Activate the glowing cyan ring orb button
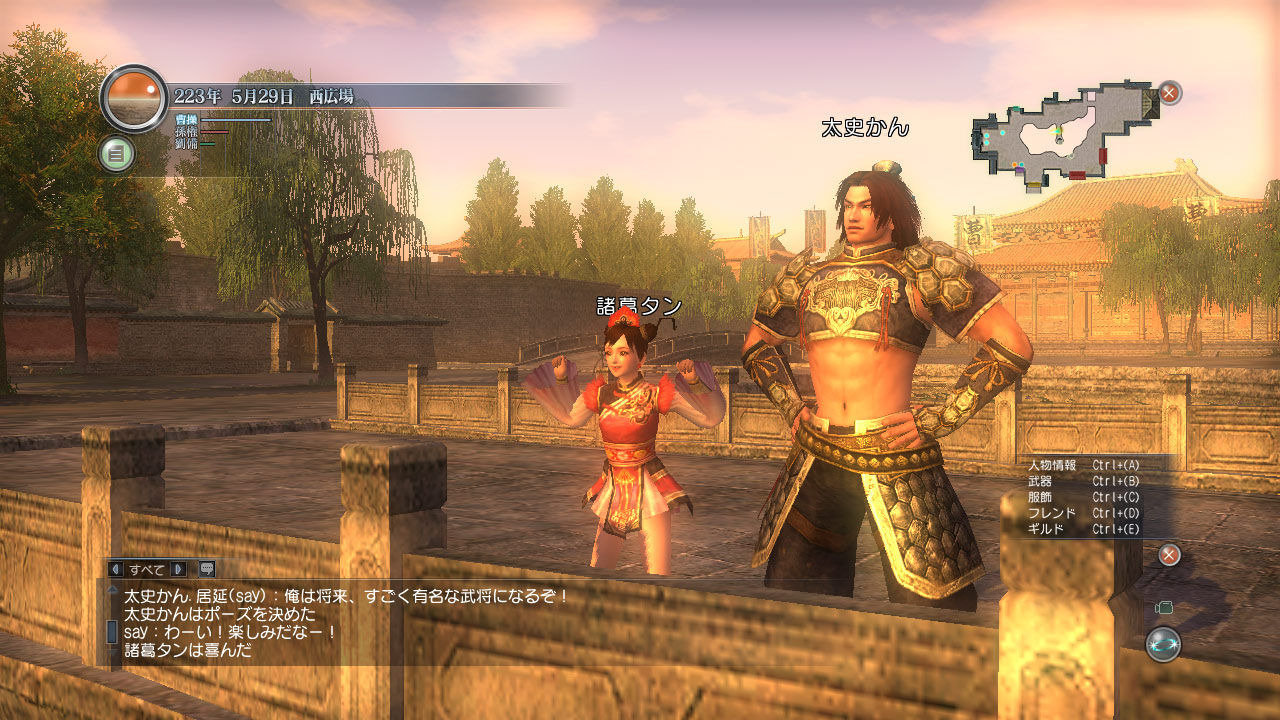 (x=1163, y=644)
